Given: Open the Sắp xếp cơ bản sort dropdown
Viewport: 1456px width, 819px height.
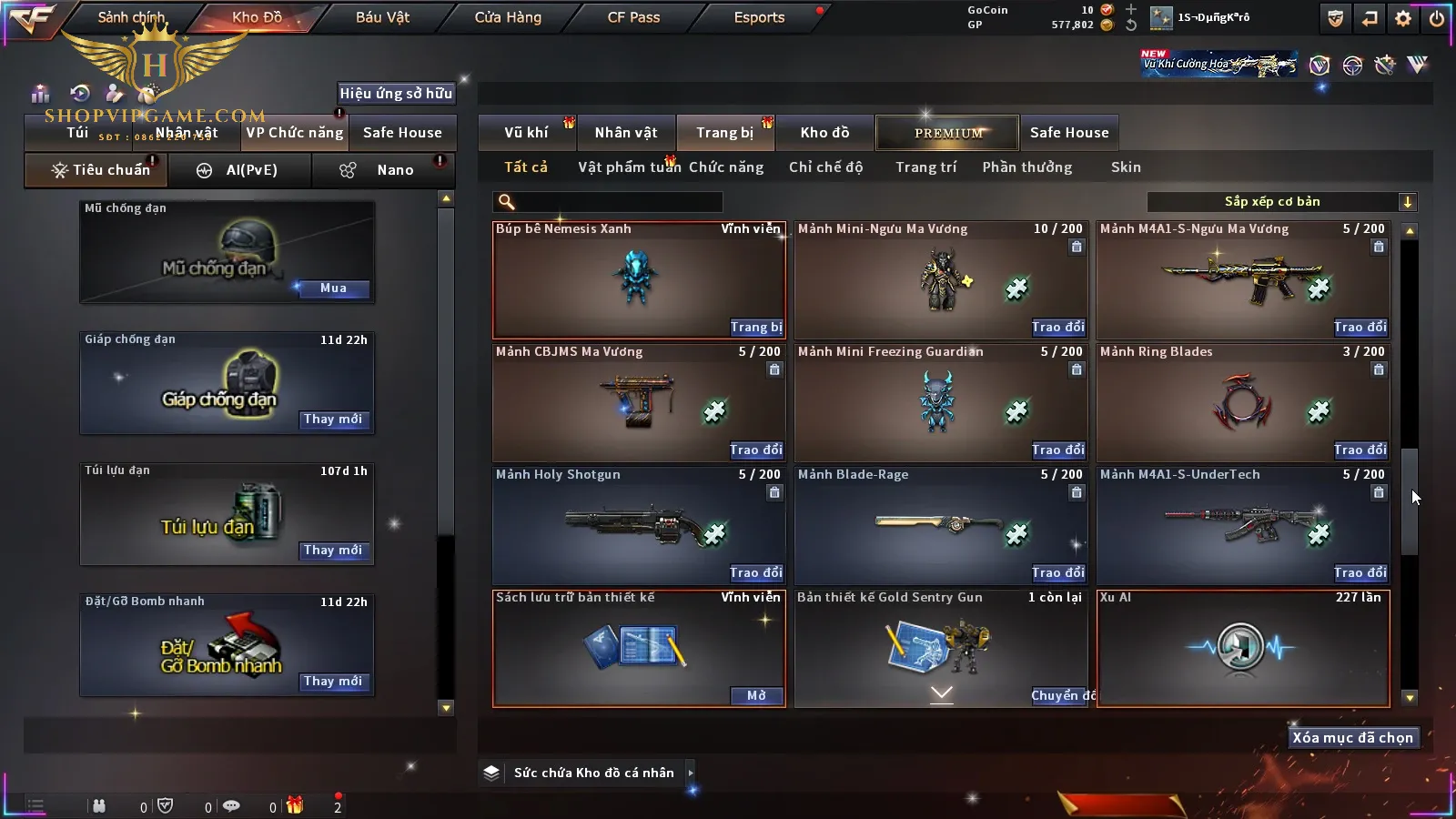Looking at the screenshot, I should 1281,202.
